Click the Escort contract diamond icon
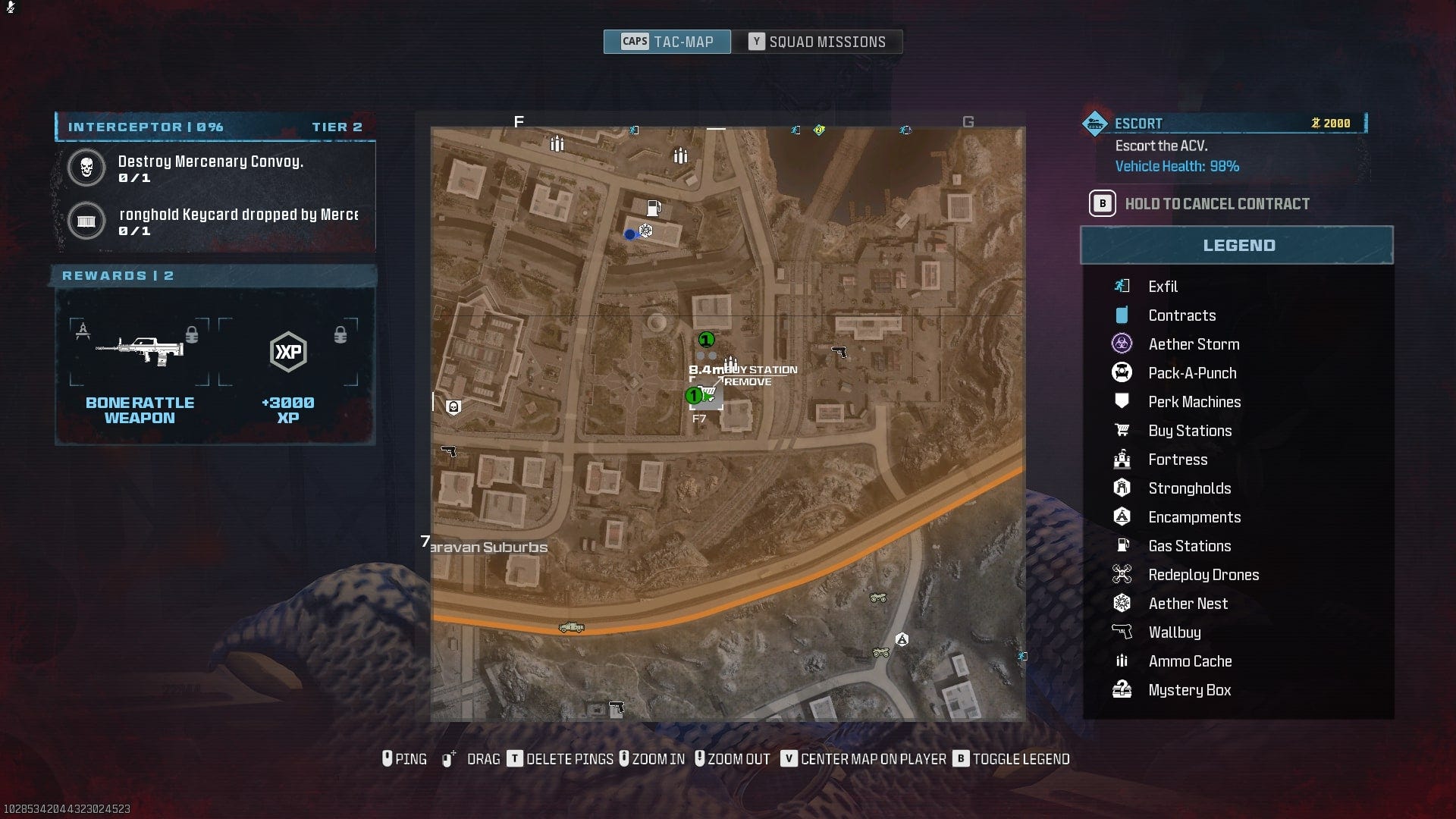Image resolution: width=1456 pixels, height=819 pixels. point(1094,121)
